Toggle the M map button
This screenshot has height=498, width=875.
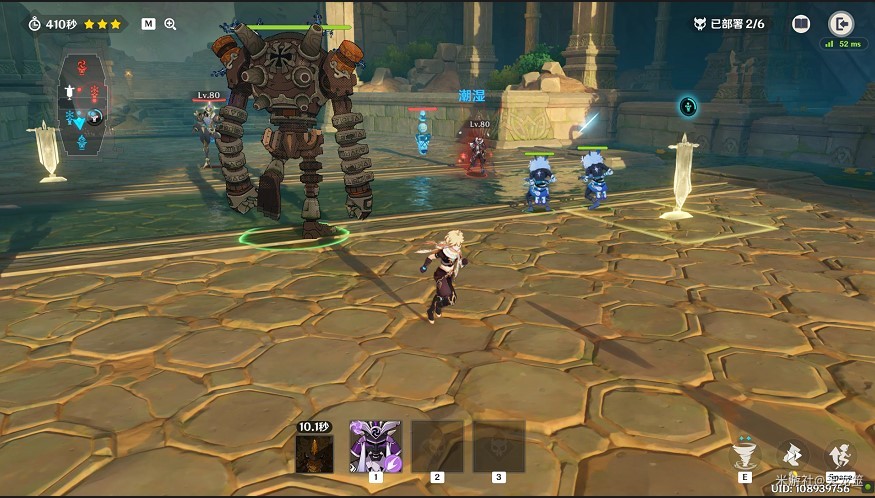click(148, 24)
